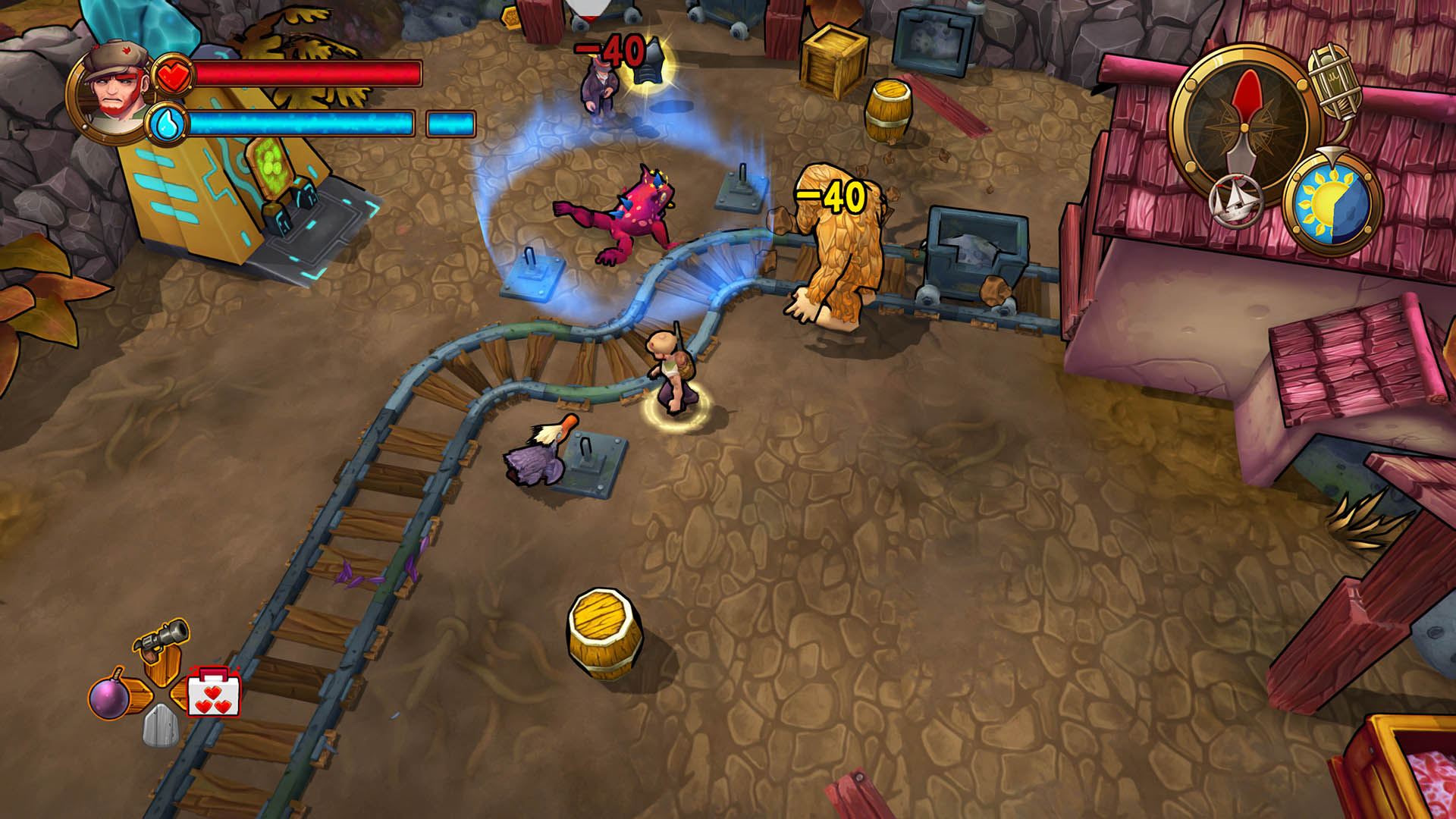Check the sun and moon day-night dial
The height and width of the screenshot is (819, 1456).
pyautogui.click(x=1332, y=202)
